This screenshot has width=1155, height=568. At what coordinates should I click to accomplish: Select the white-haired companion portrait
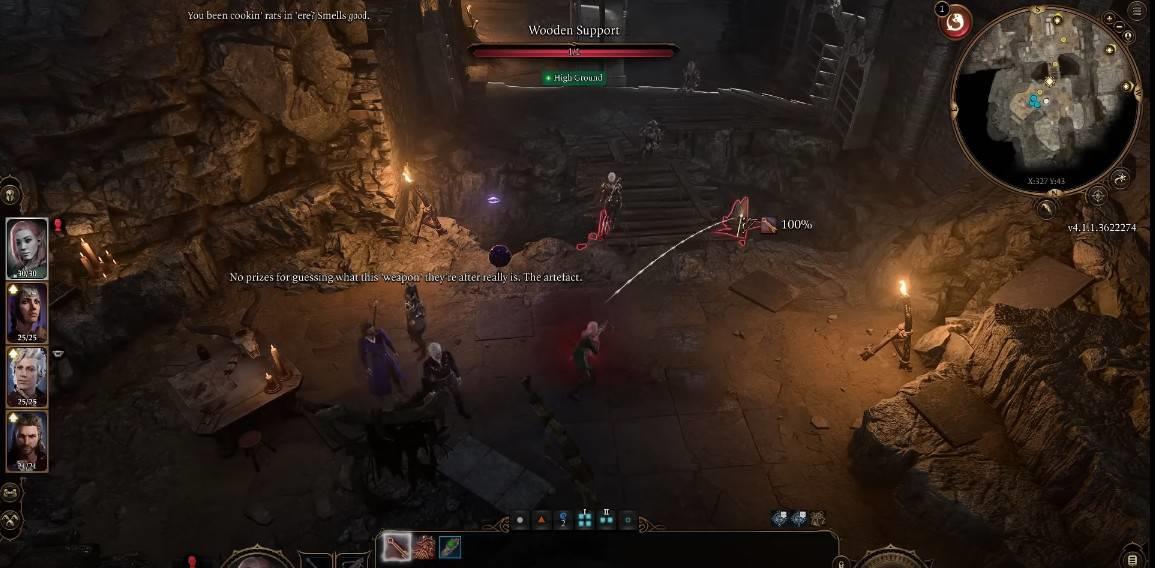pyautogui.click(x=27, y=376)
